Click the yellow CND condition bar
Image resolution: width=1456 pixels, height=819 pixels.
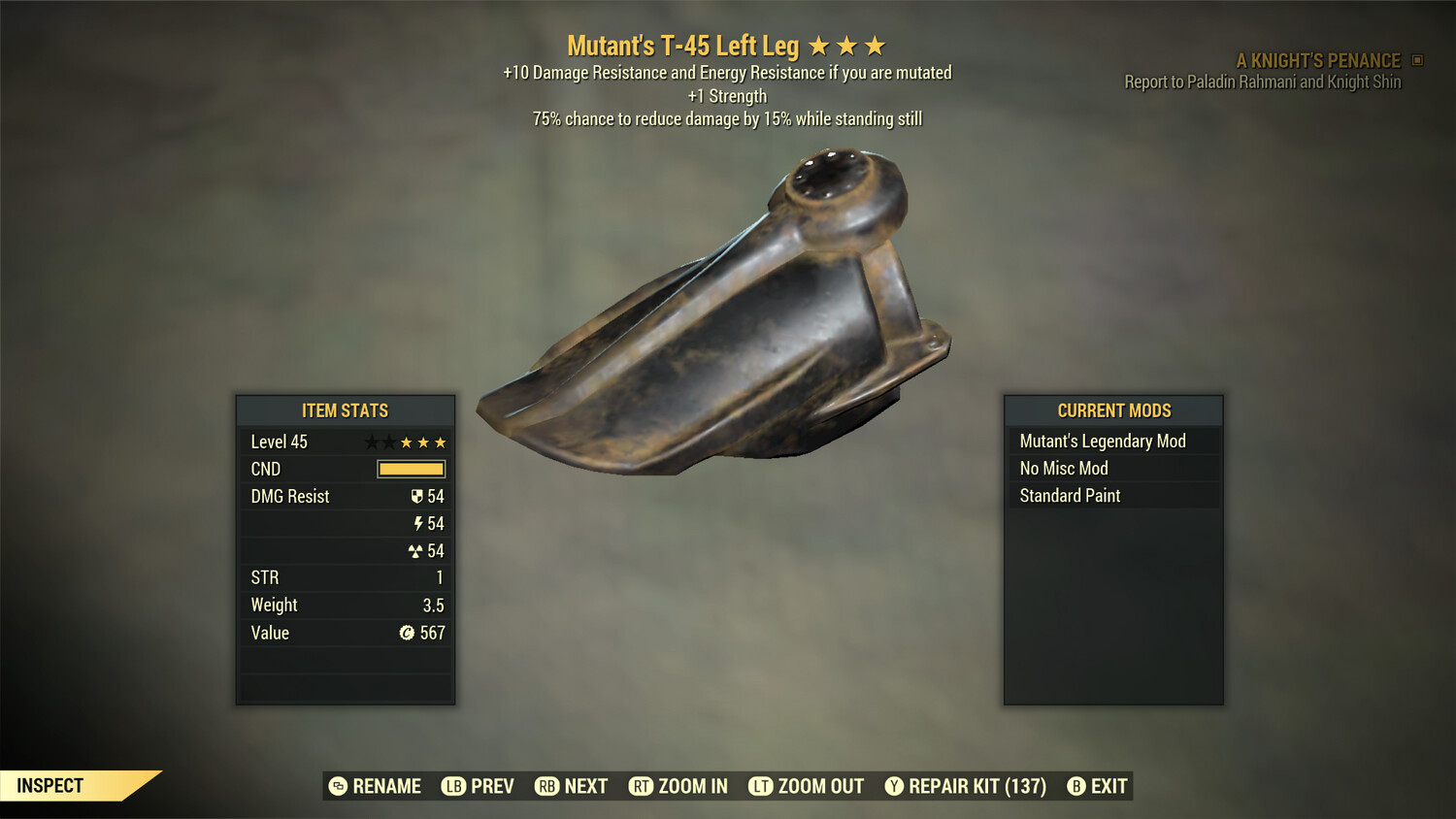coord(410,469)
